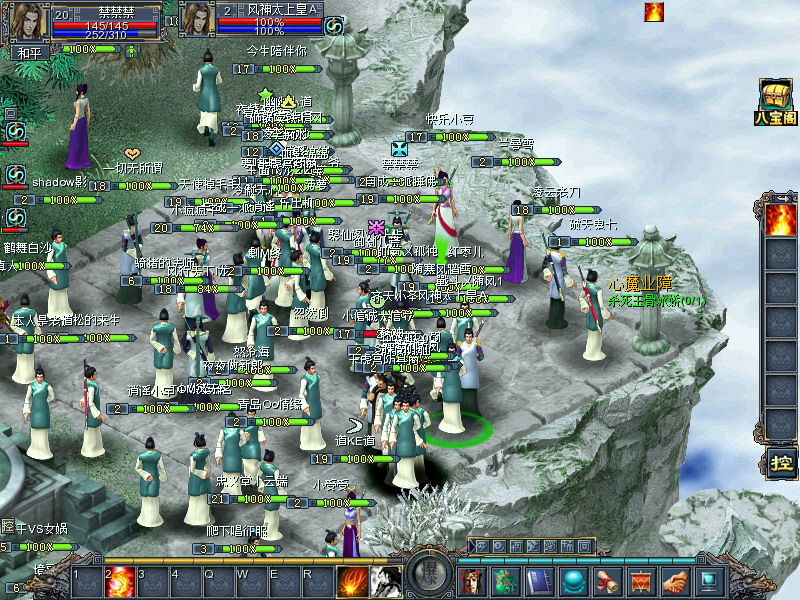800x600 pixels.
Task: Use the flame slash skill beside the center orb
Action: click(352, 581)
